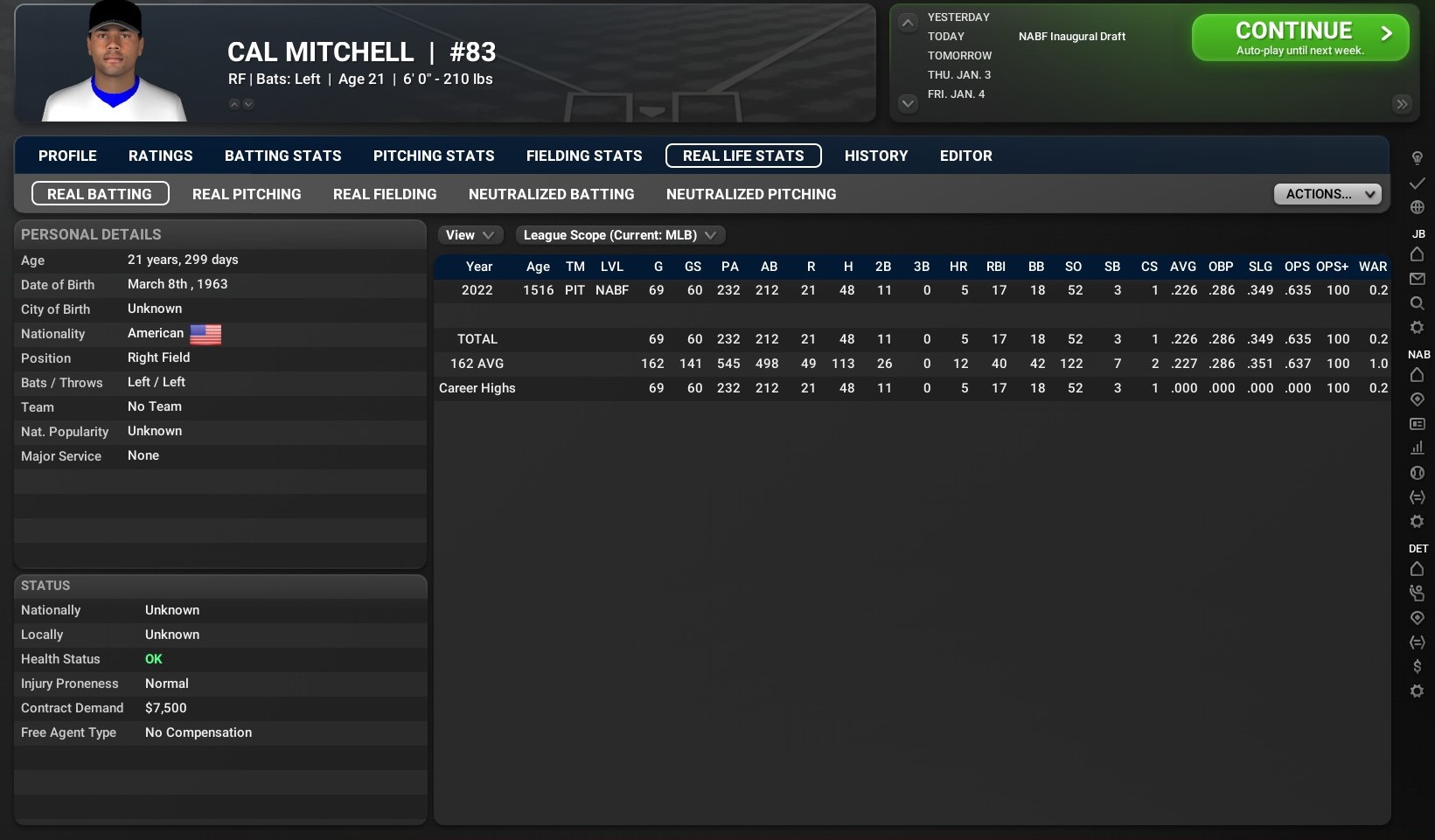The height and width of the screenshot is (840, 1435).
Task: Open the Actions dropdown
Action: point(1327,194)
